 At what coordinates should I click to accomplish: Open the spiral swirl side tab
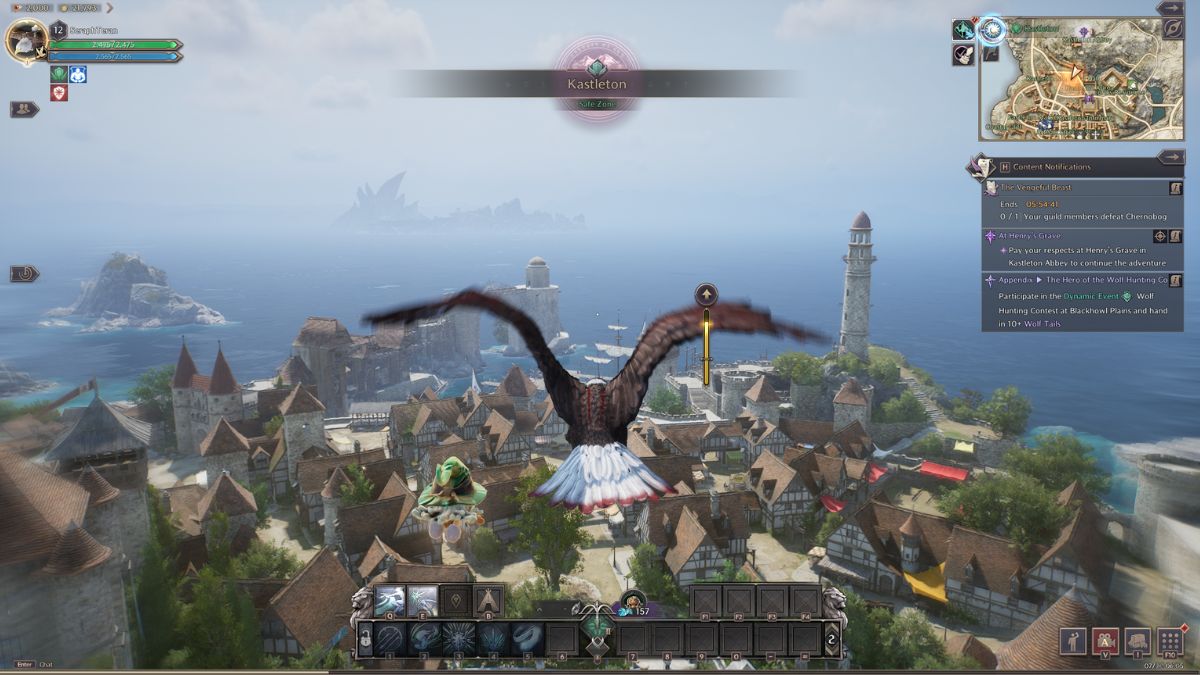point(24,273)
